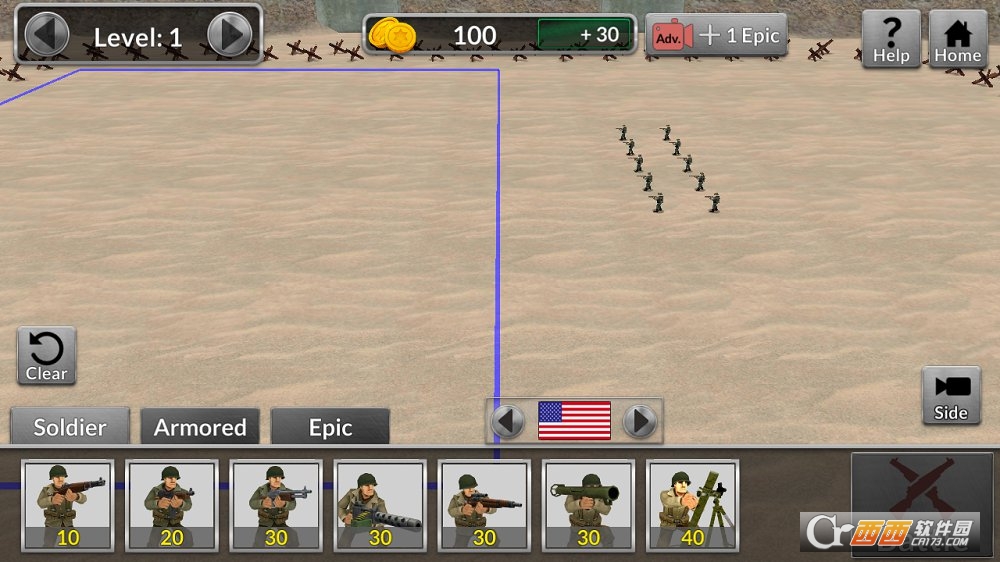This screenshot has width=1000, height=562.
Task: Select the mortar unit costing 40
Action: click(x=692, y=505)
